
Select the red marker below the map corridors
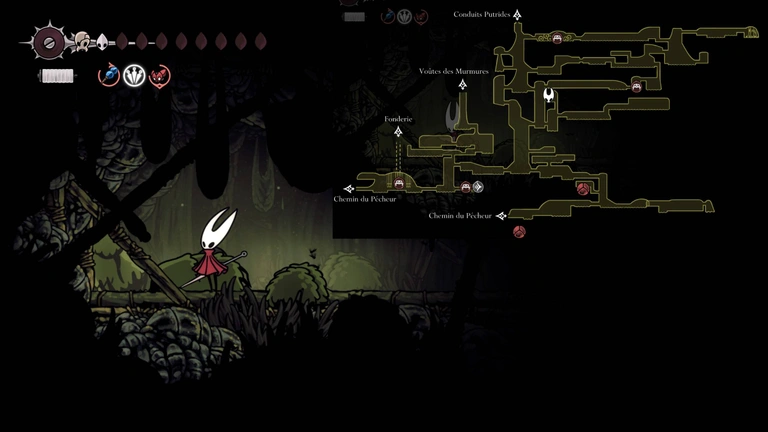coord(519,232)
